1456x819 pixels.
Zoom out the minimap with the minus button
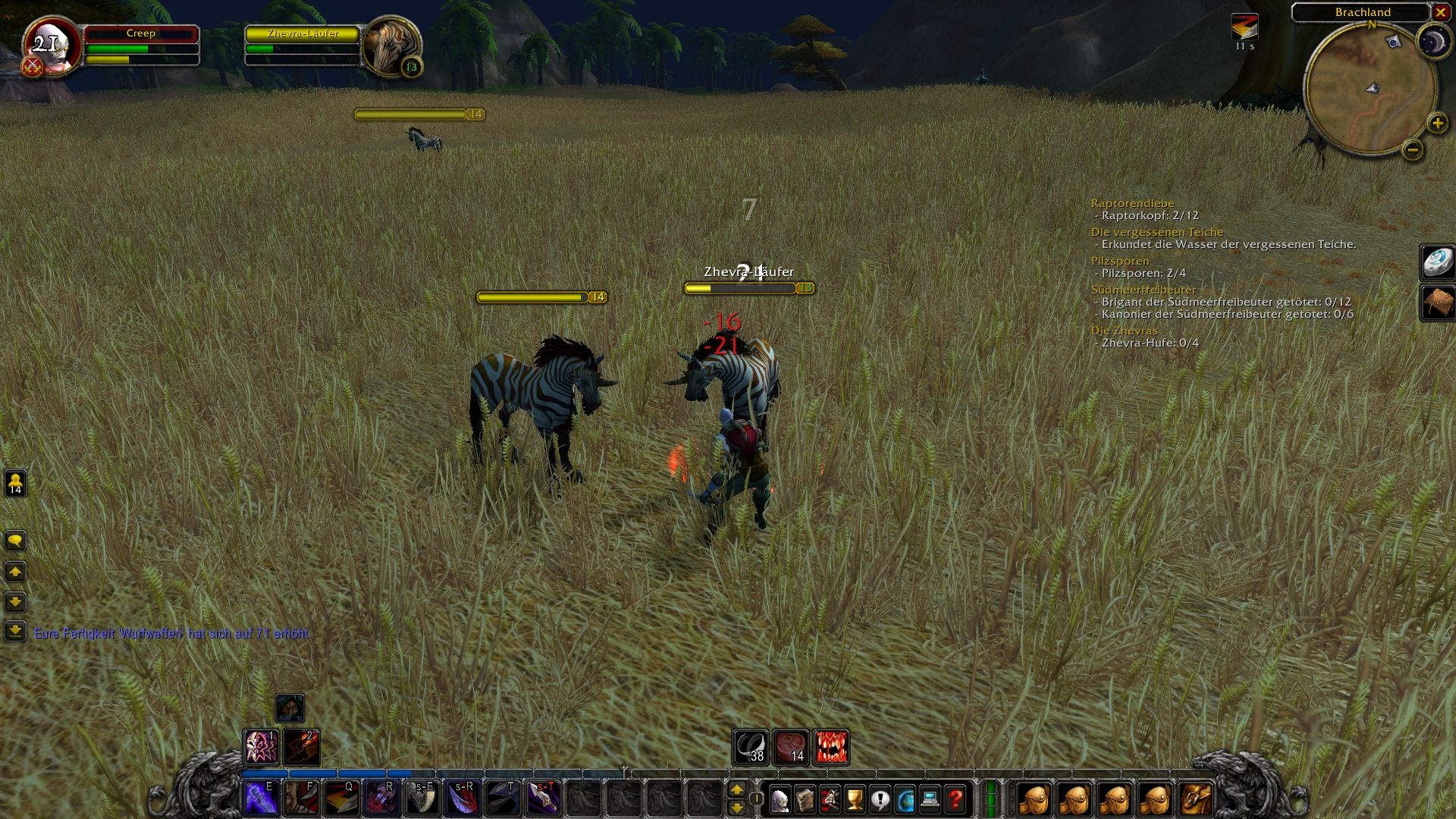click(1412, 149)
